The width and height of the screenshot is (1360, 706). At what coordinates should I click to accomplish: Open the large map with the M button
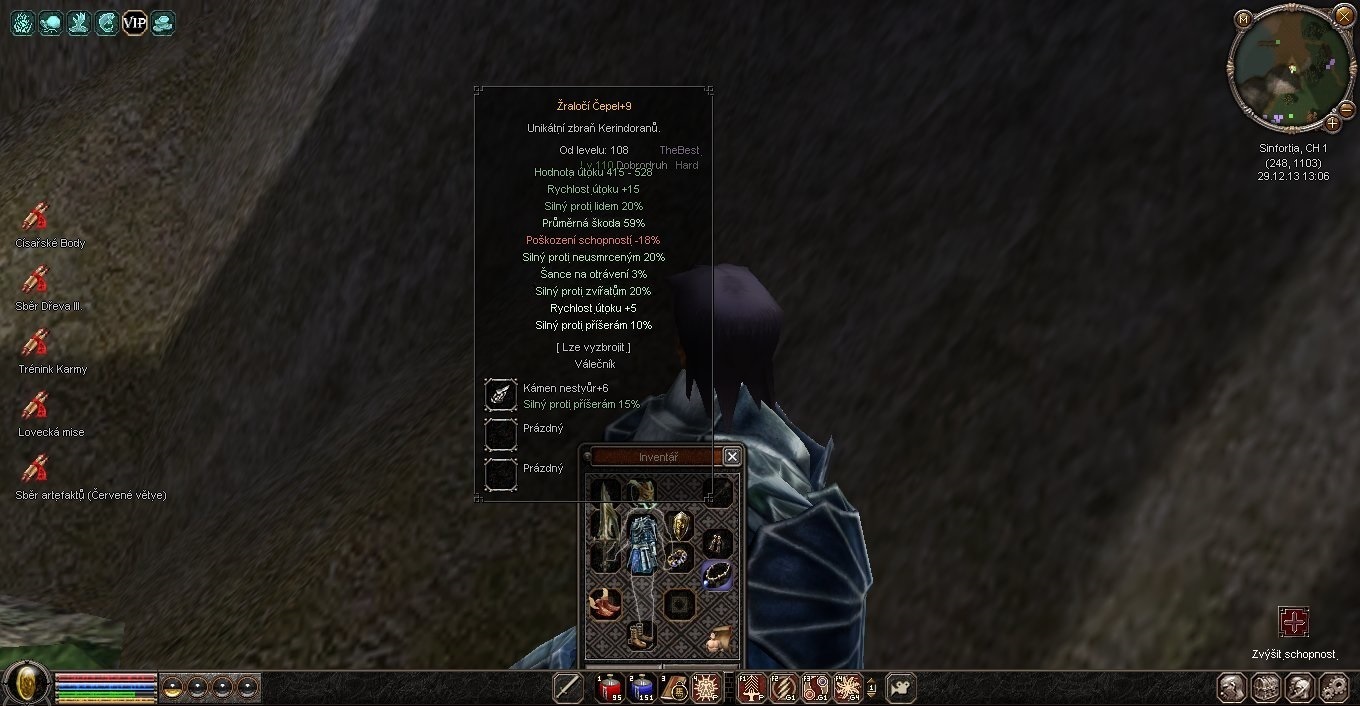tap(1243, 19)
